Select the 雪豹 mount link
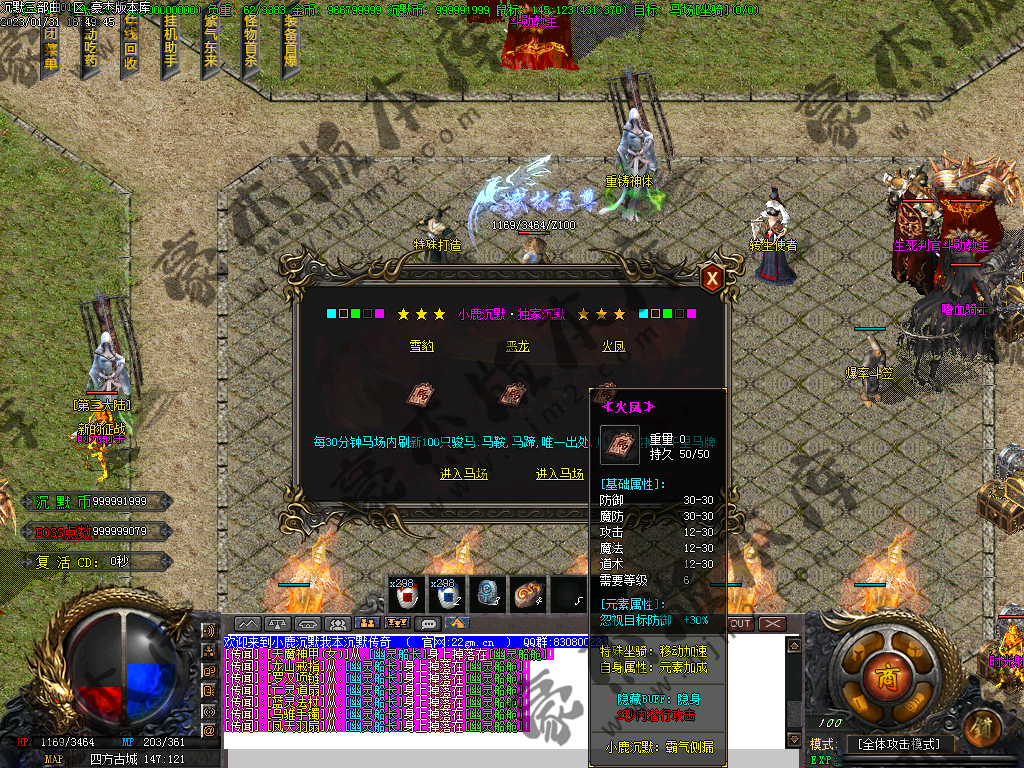 point(422,346)
